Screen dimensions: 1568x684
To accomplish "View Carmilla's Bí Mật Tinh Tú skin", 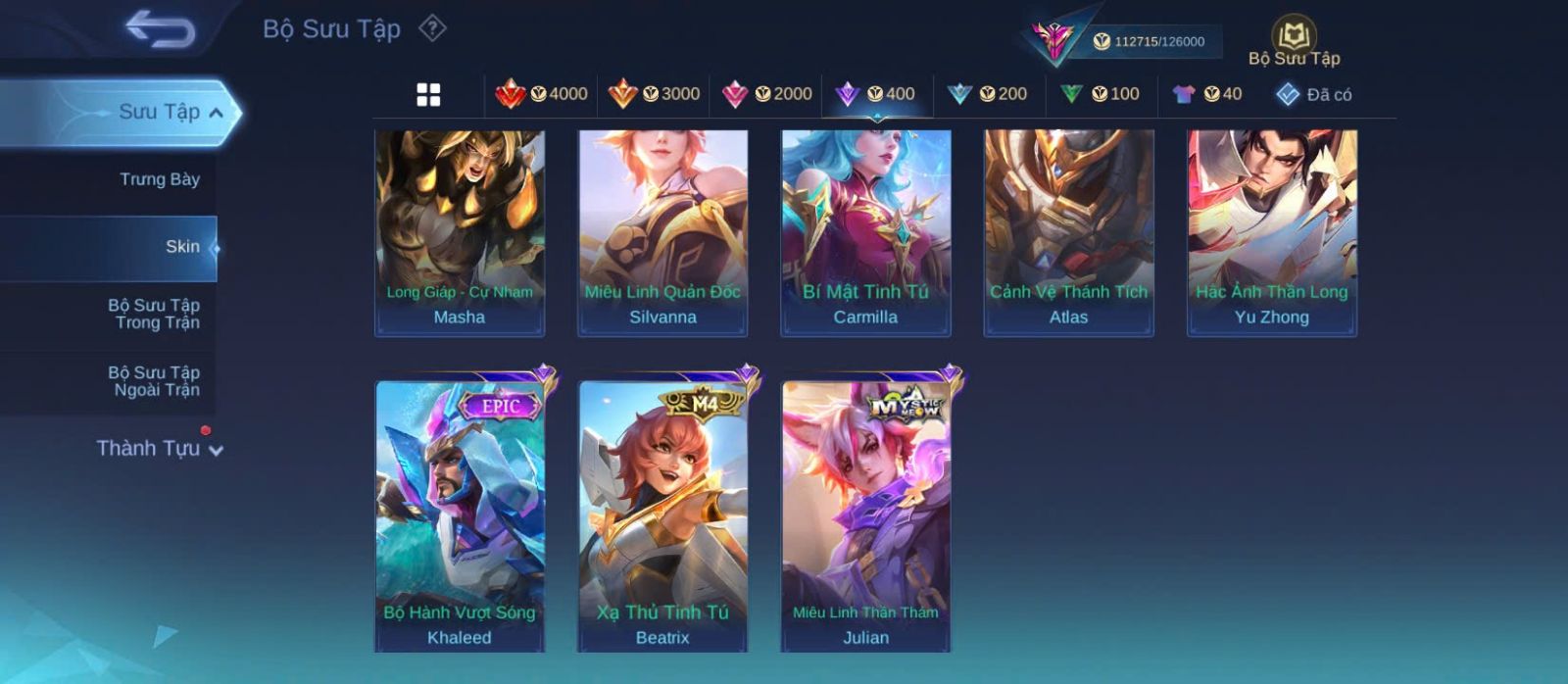I will (x=865, y=232).
